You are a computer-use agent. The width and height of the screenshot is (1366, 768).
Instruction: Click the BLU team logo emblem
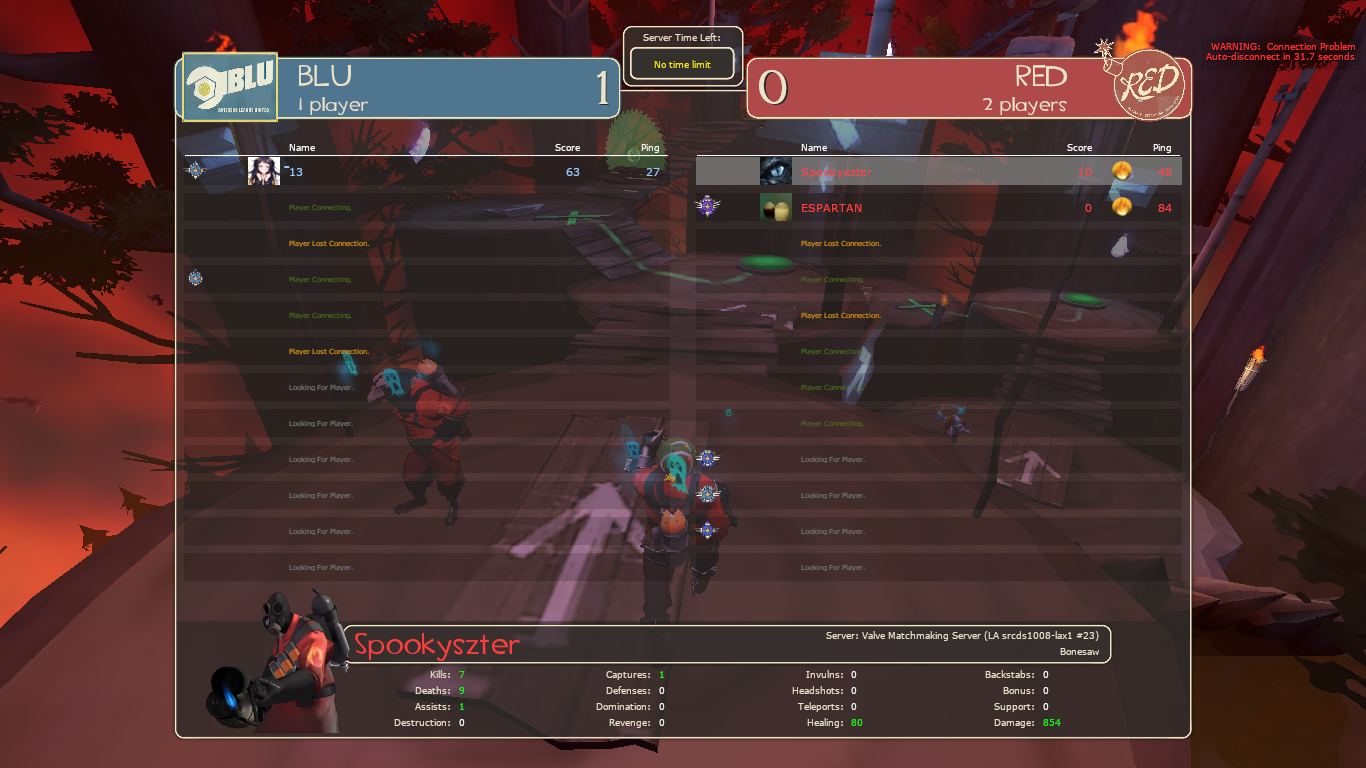click(228, 86)
